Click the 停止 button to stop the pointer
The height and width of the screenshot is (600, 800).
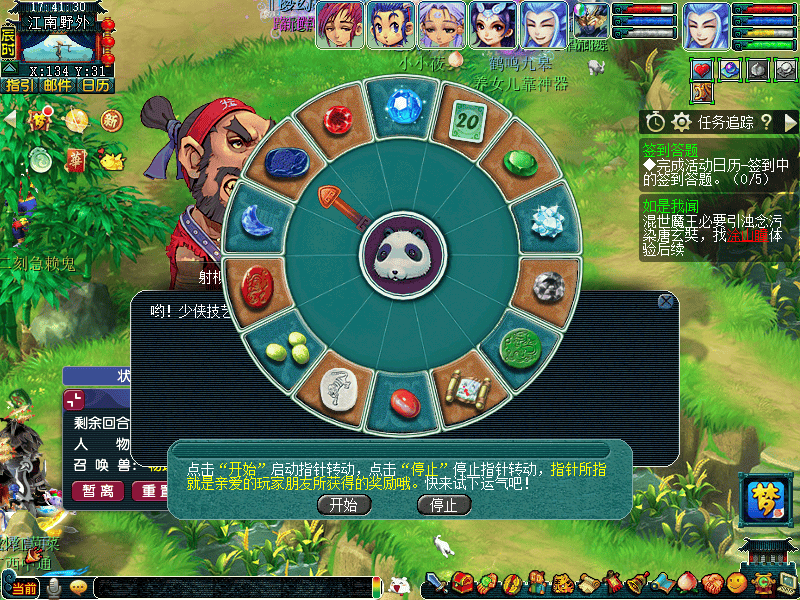point(443,505)
